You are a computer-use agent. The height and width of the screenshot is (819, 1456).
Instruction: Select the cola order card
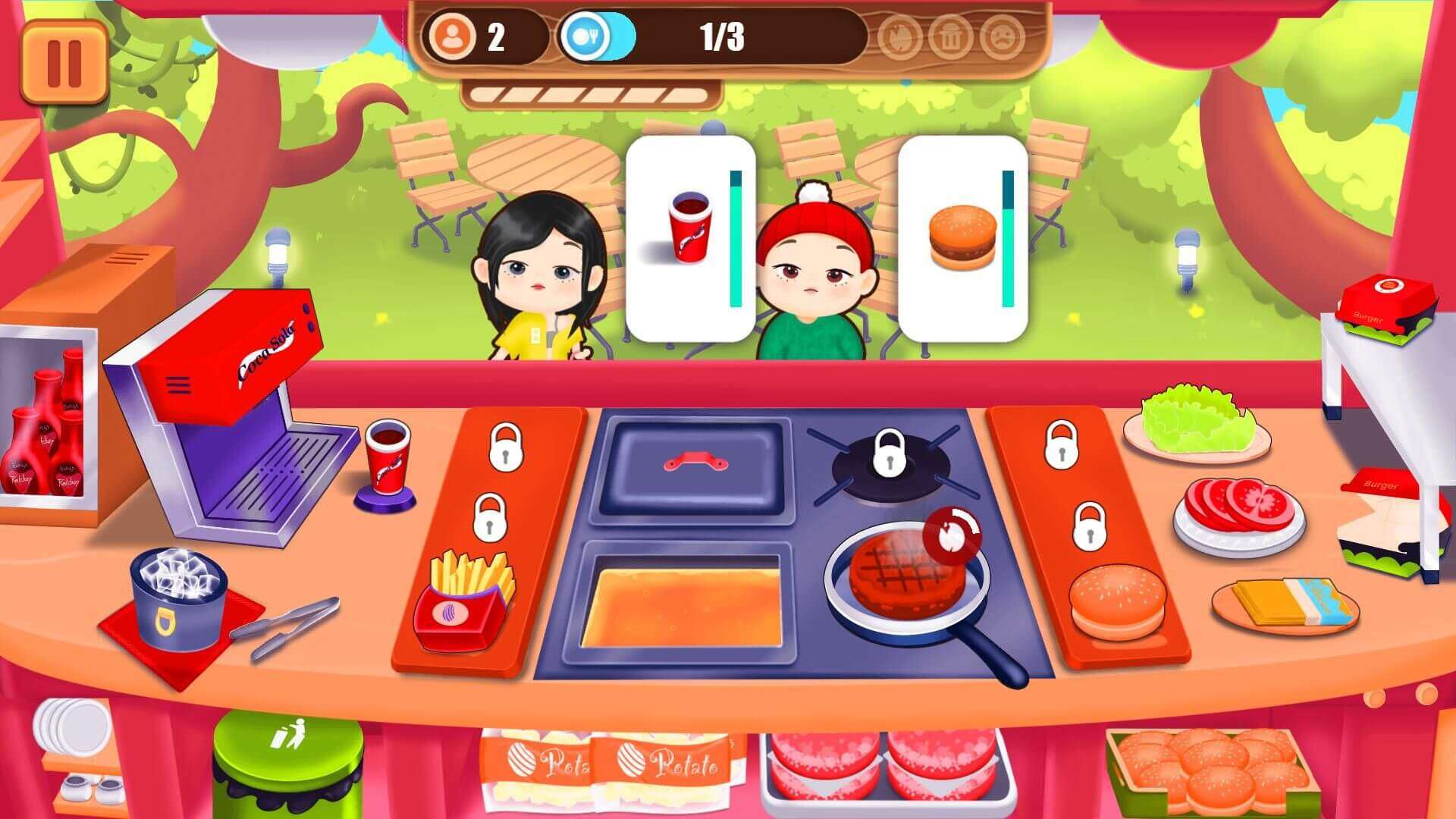[690, 238]
